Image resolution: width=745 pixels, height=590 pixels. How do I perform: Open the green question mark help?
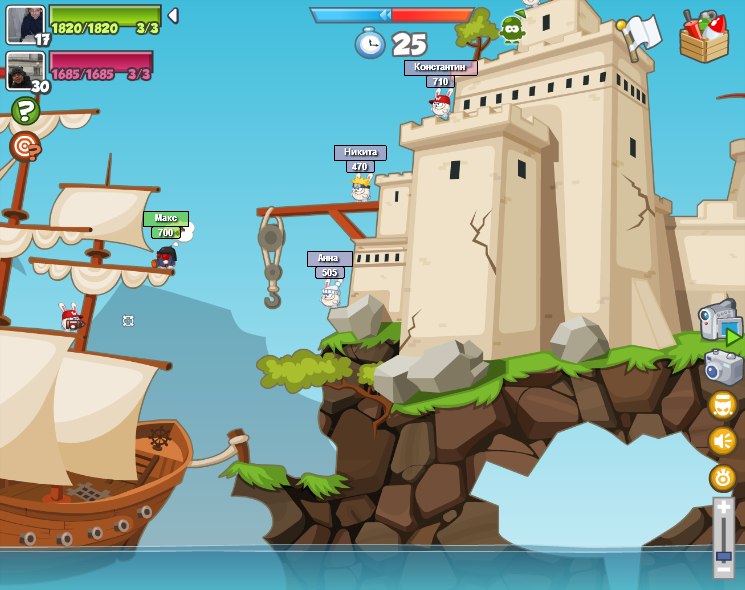[x=25, y=110]
